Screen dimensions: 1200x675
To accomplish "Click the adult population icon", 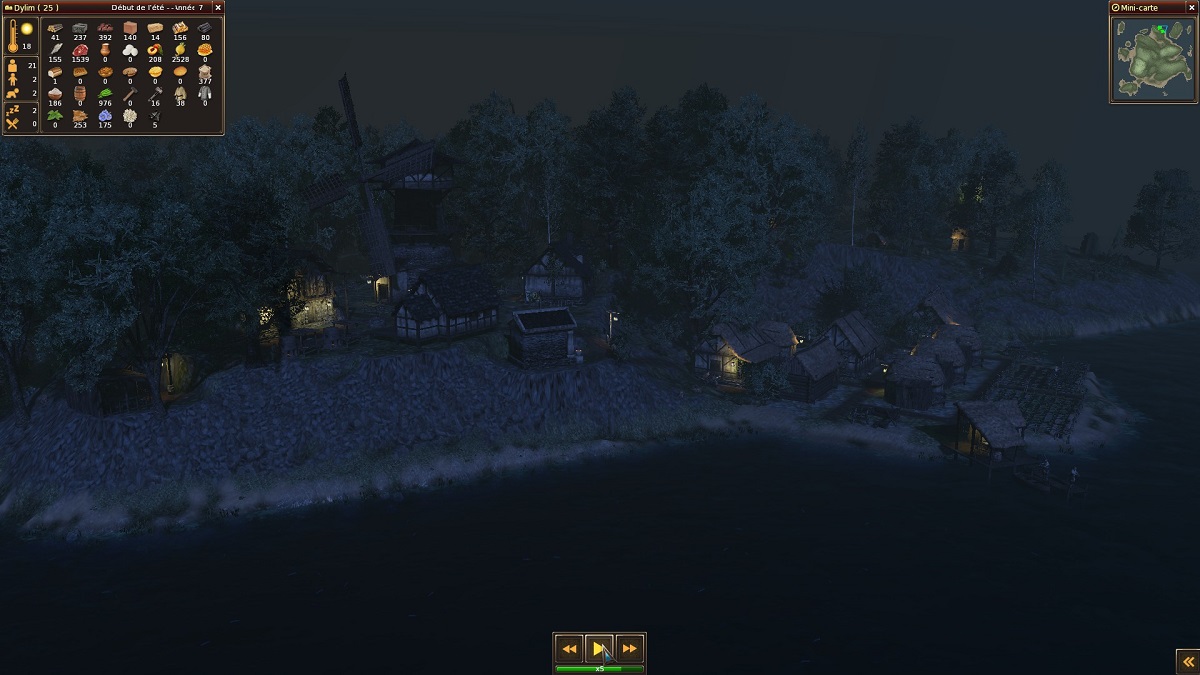I will tap(13, 66).
